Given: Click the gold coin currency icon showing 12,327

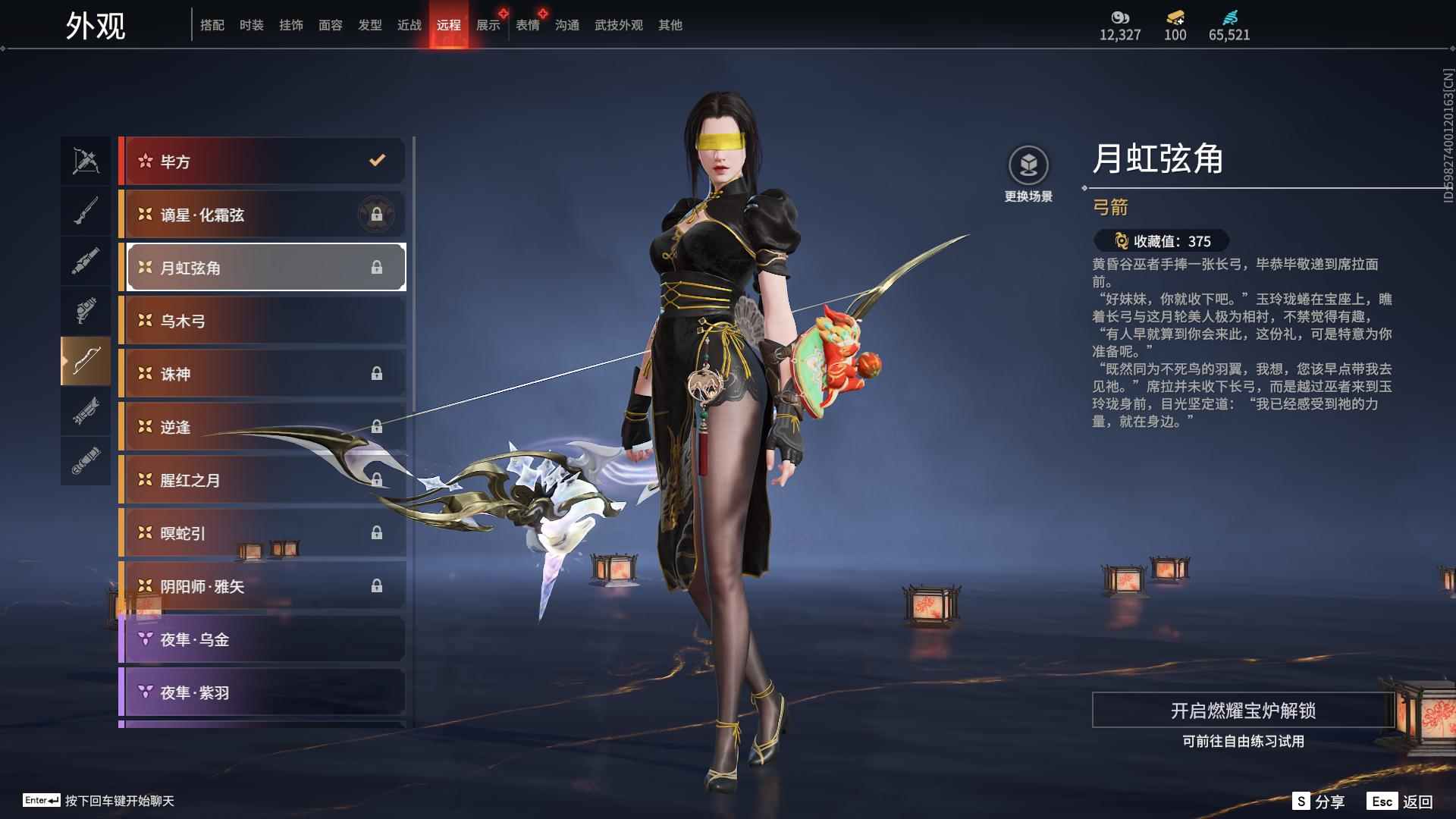Looking at the screenshot, I should 1118,17.
